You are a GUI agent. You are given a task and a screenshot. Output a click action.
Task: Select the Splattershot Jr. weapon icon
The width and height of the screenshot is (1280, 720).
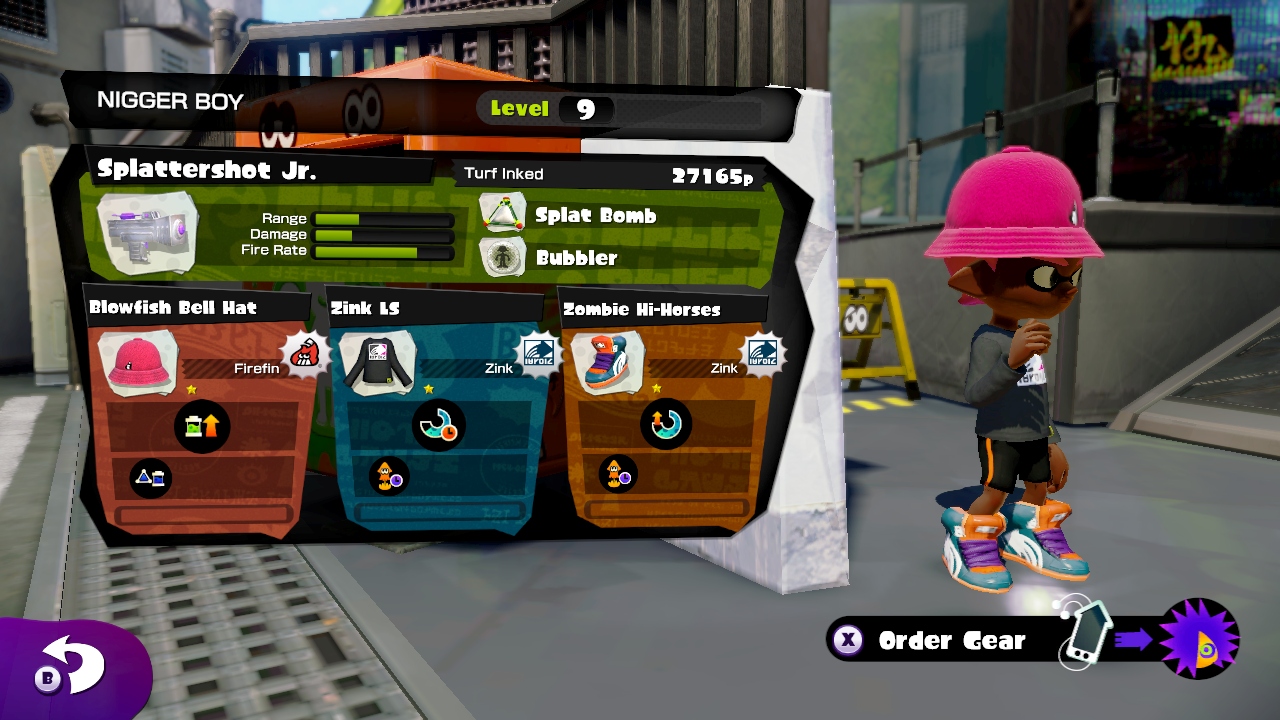[x=148, y=233]
